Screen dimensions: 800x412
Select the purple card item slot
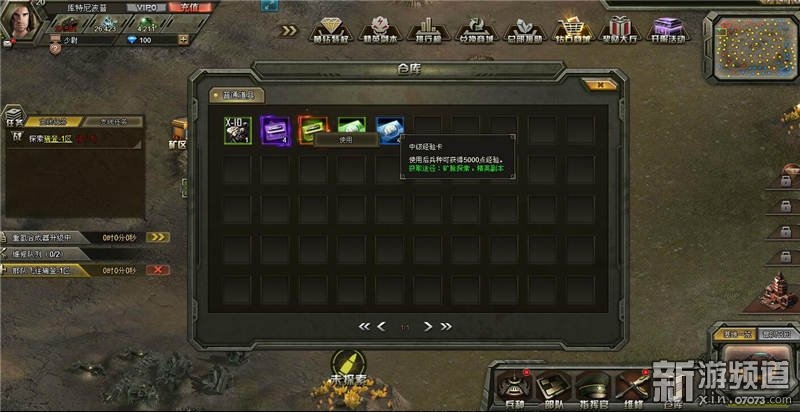pos(275,130)
